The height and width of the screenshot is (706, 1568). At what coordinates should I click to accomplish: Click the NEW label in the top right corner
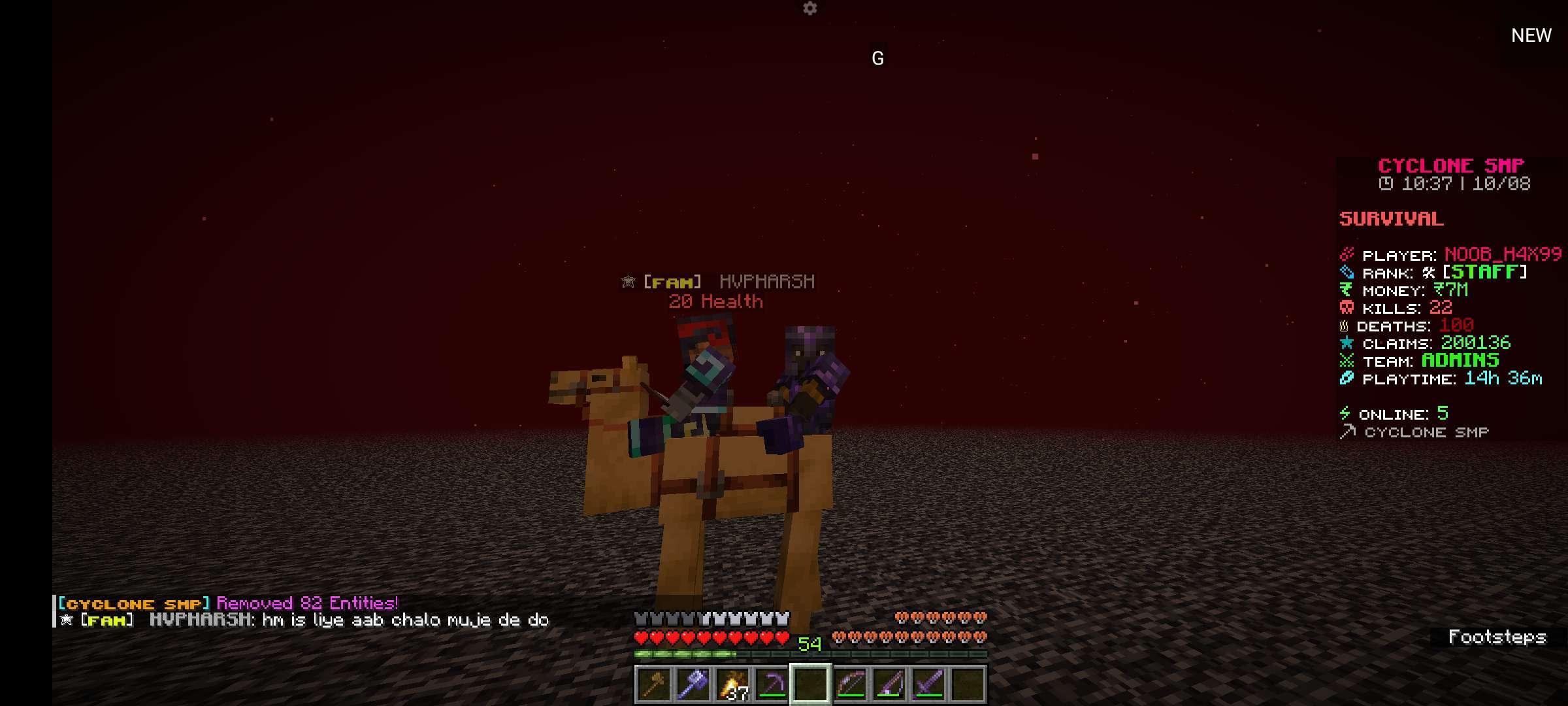tap(1531, 35)
